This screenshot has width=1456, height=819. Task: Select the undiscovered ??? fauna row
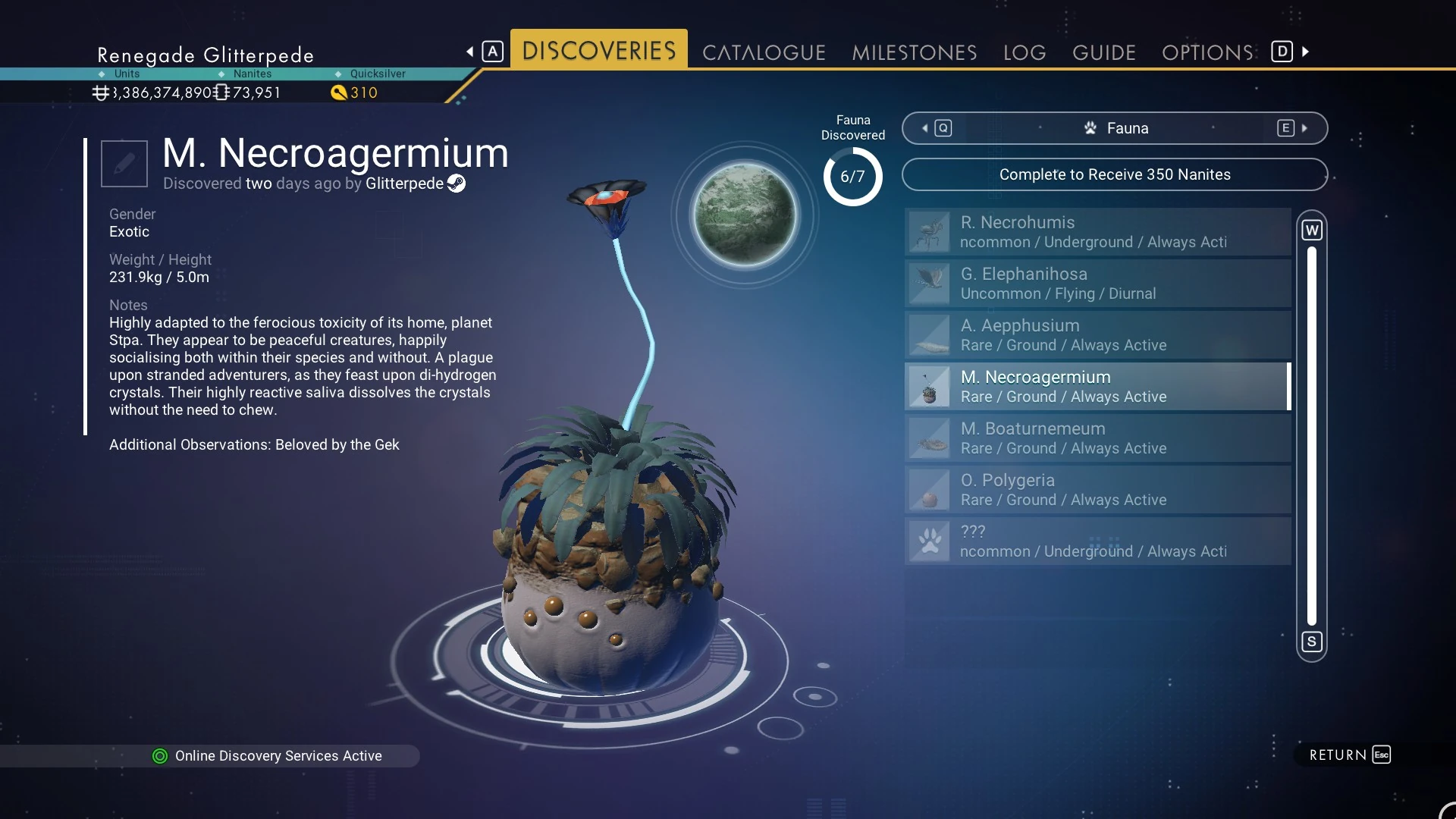tap(1097, 541)
